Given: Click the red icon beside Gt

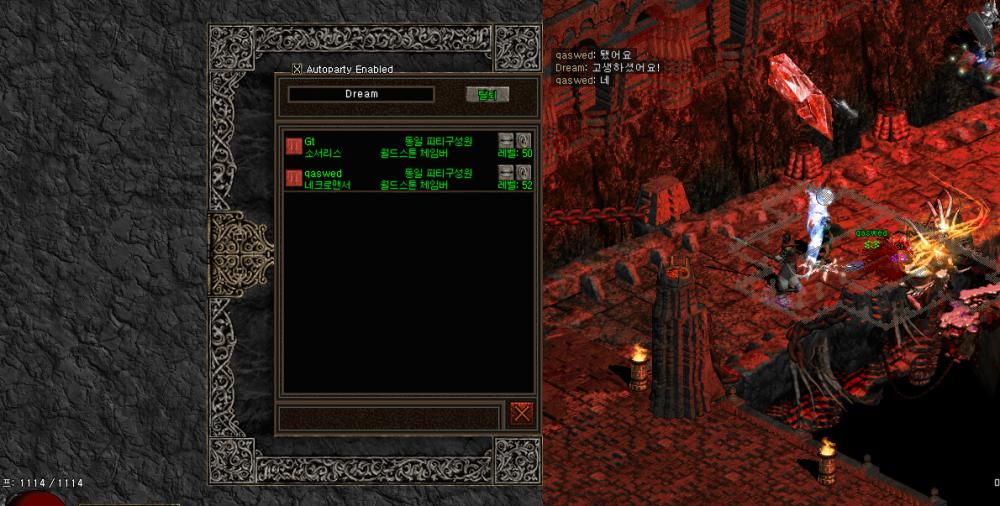Looking at the screenshot, I should tap(293, 146).
